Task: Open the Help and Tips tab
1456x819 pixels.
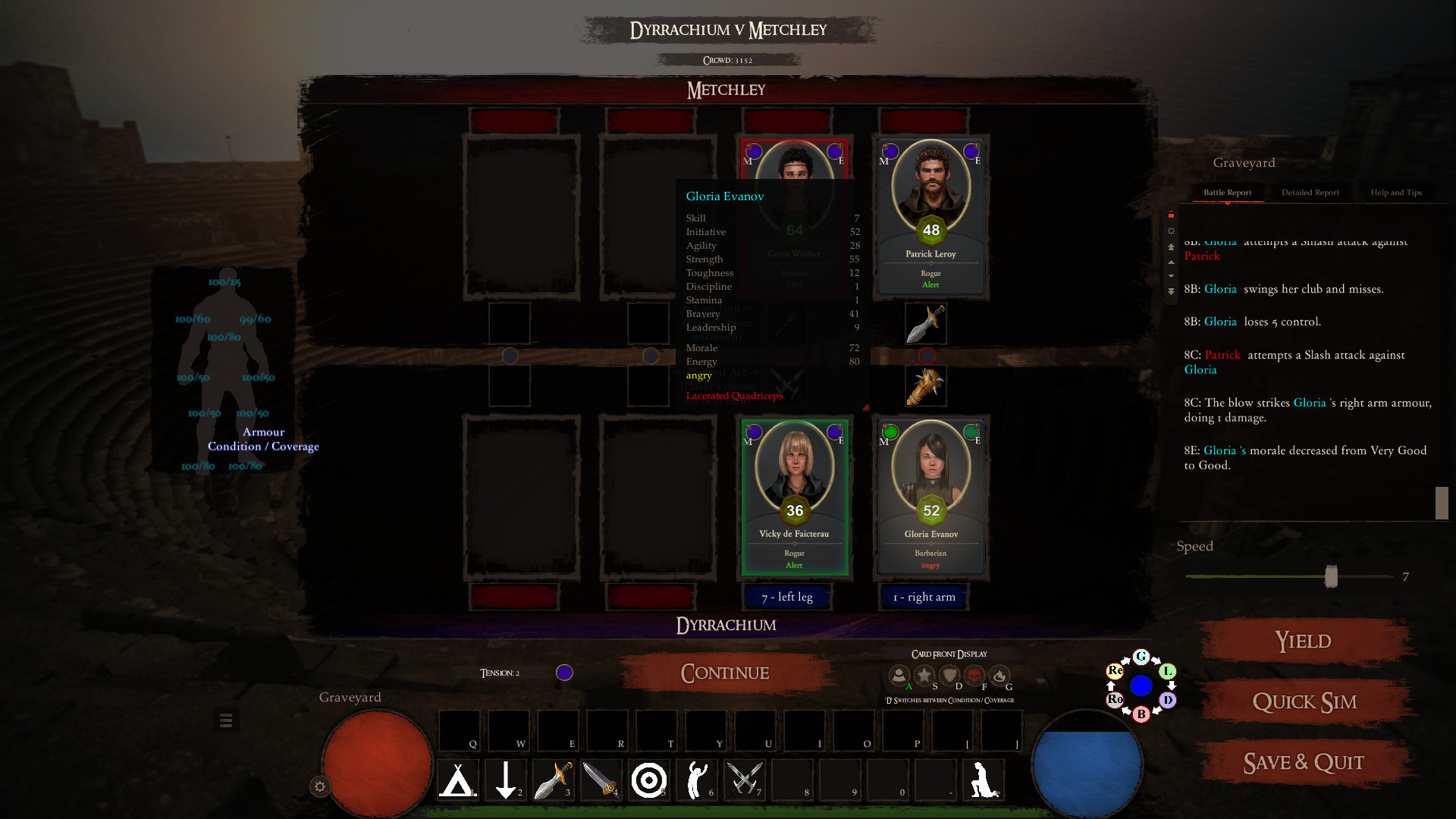Action: click(x=1395, y=192)
